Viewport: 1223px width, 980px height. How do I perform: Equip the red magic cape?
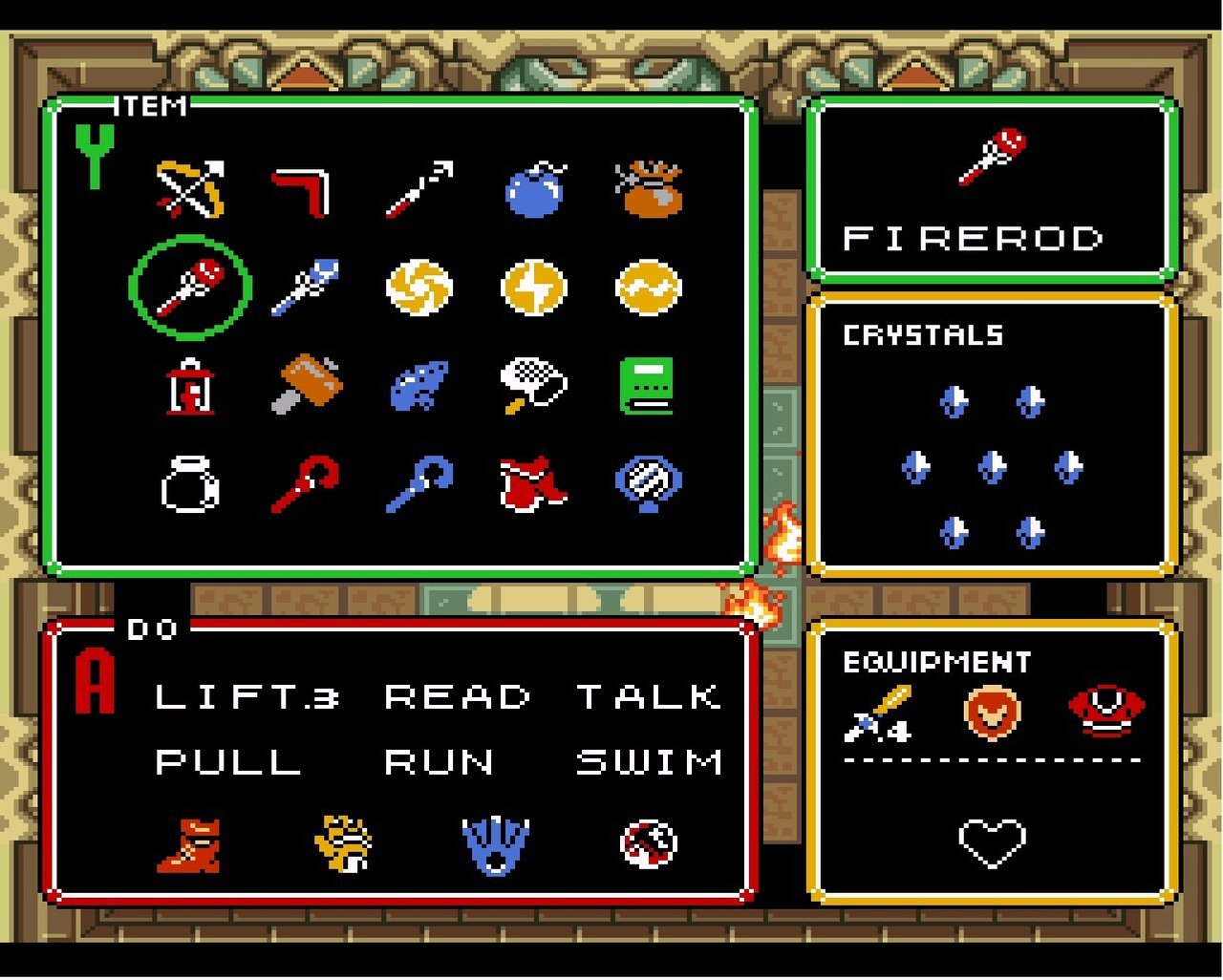click(x=532, y=483)
